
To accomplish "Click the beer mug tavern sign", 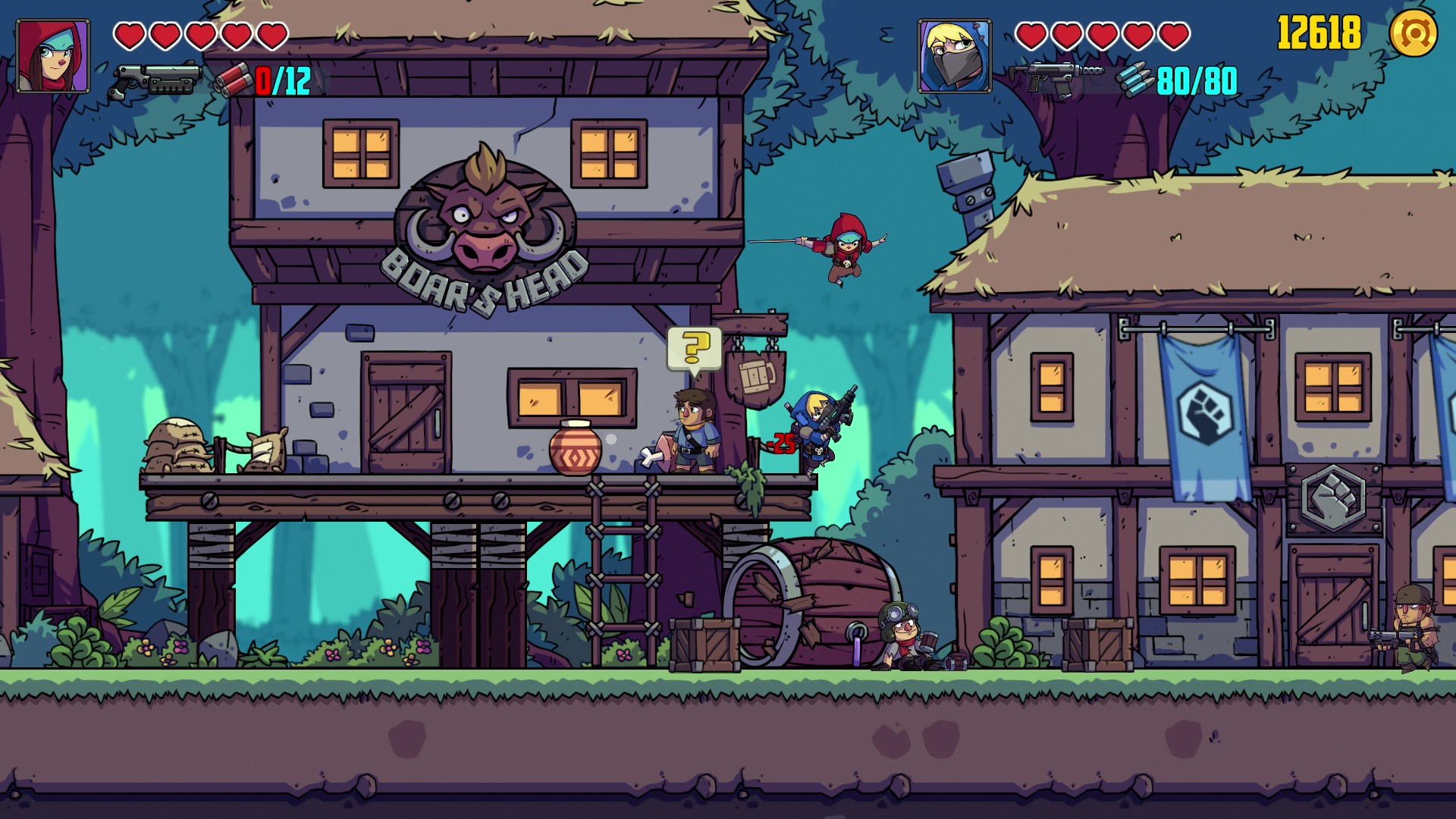I will pos(755,378).
